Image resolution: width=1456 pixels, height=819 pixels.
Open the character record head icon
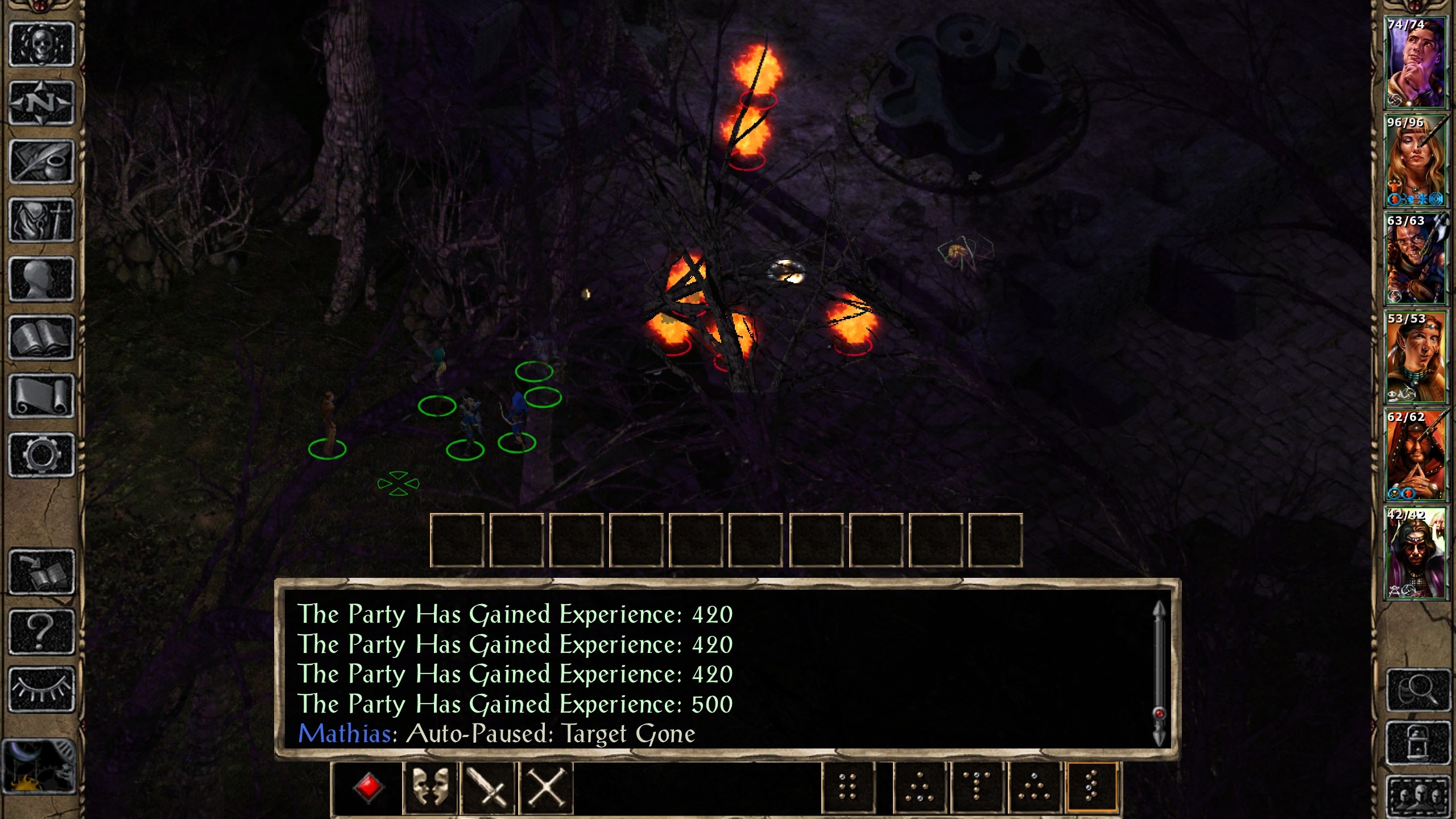(42, 279)
